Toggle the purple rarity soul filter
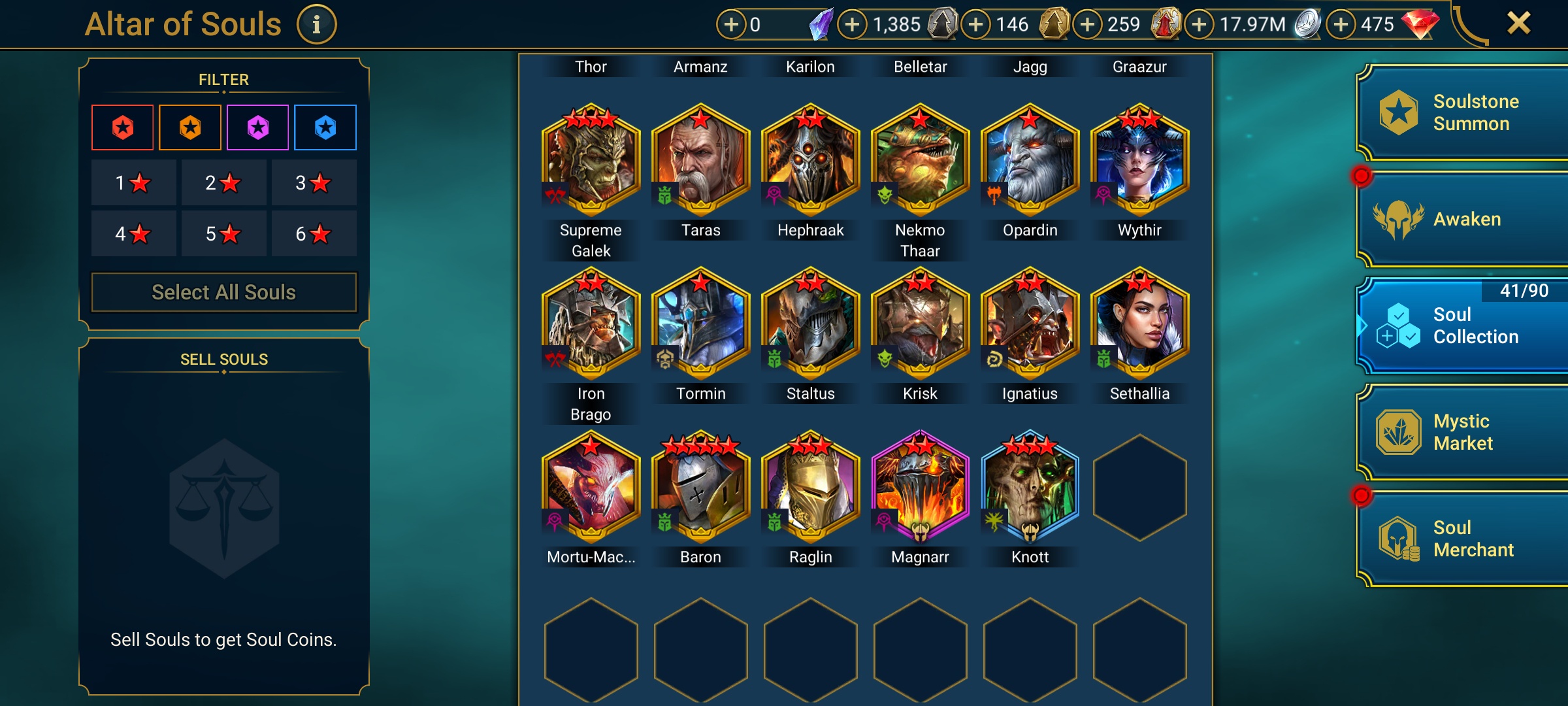 click(258, 127)
